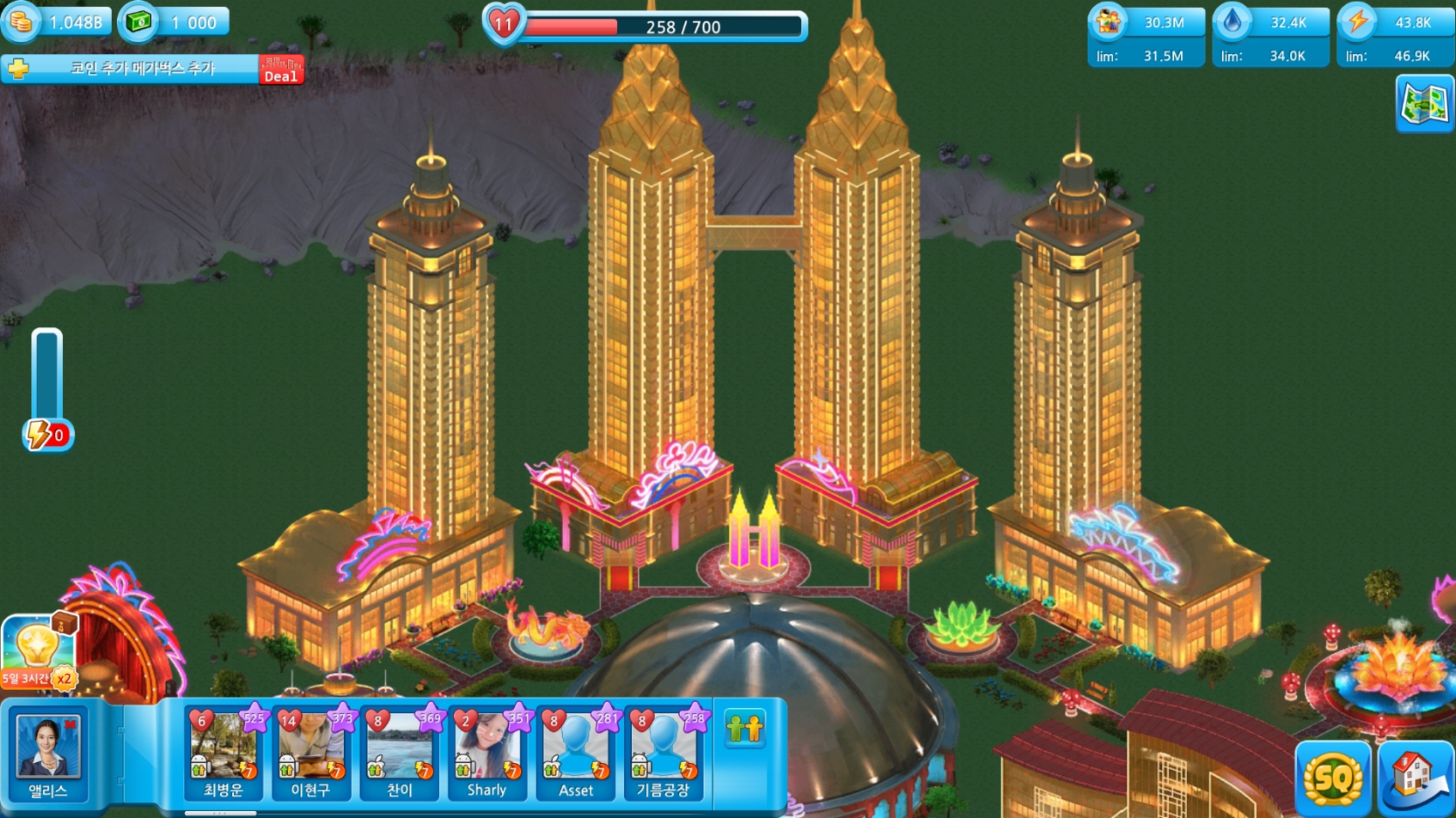Click the energy lightning bolt gauge

pyautogui.click(x=47, y=434)
